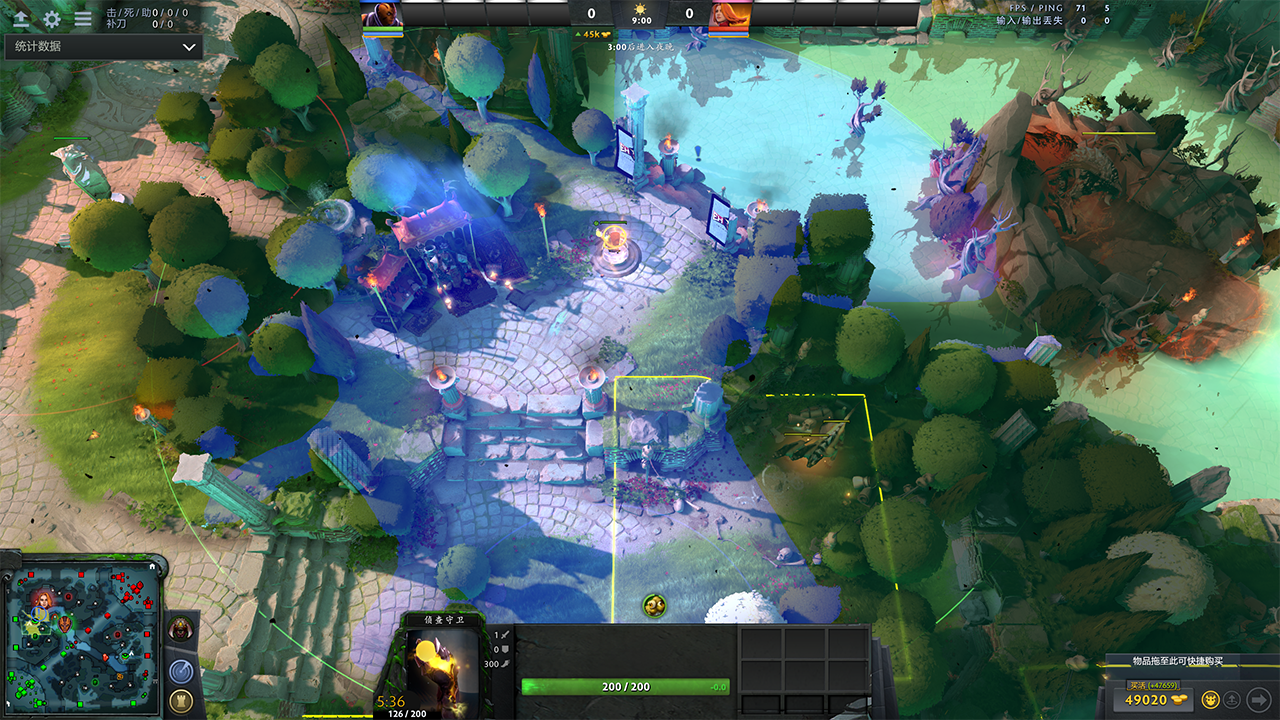Viewport: 1280px width, 720px height.
Task: Select the right team hero portrait in top bar
Action: coord(729,14)
